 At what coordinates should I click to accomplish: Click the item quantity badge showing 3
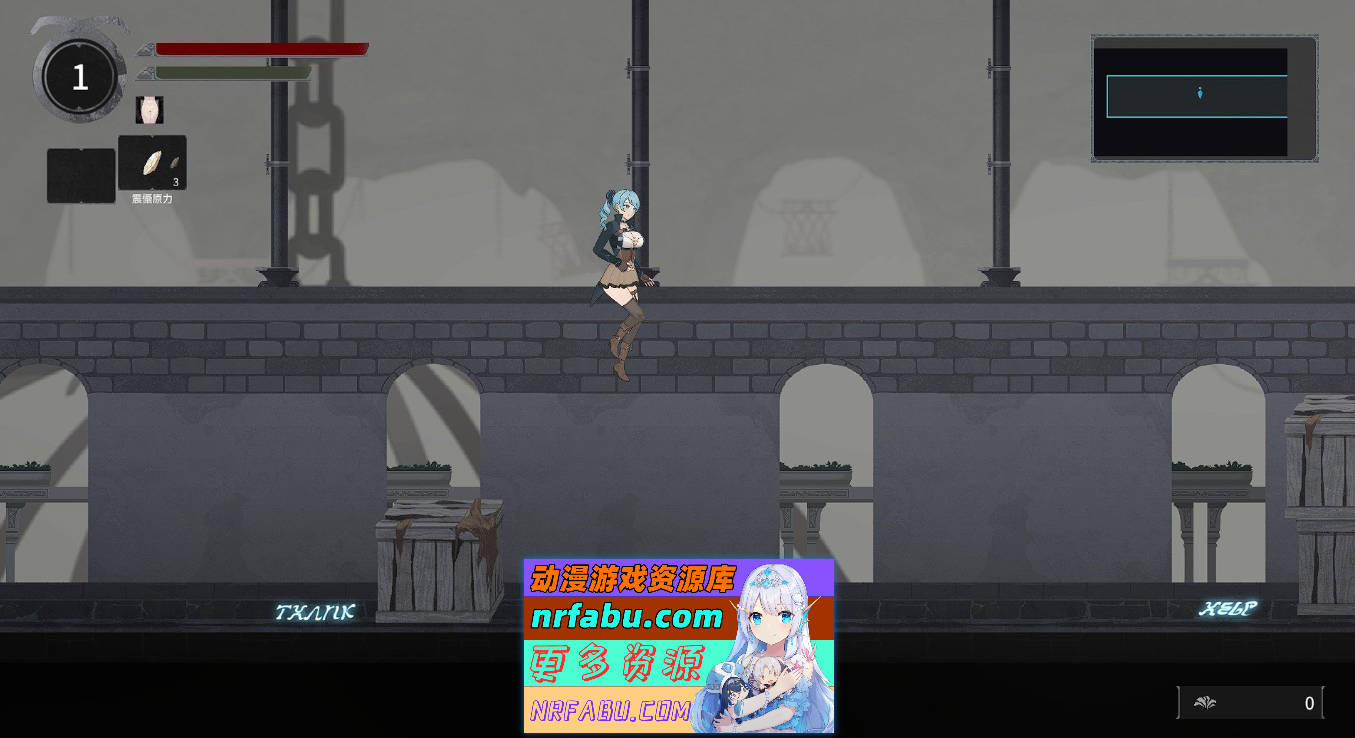[x=174, y=184]
